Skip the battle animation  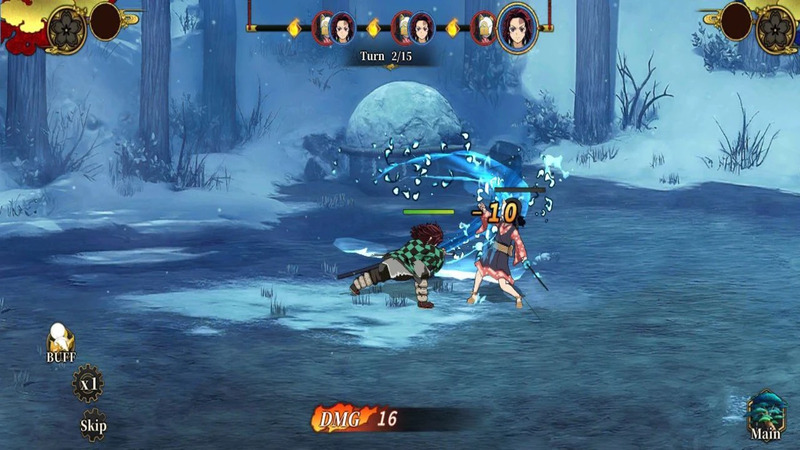coord(93,423)
